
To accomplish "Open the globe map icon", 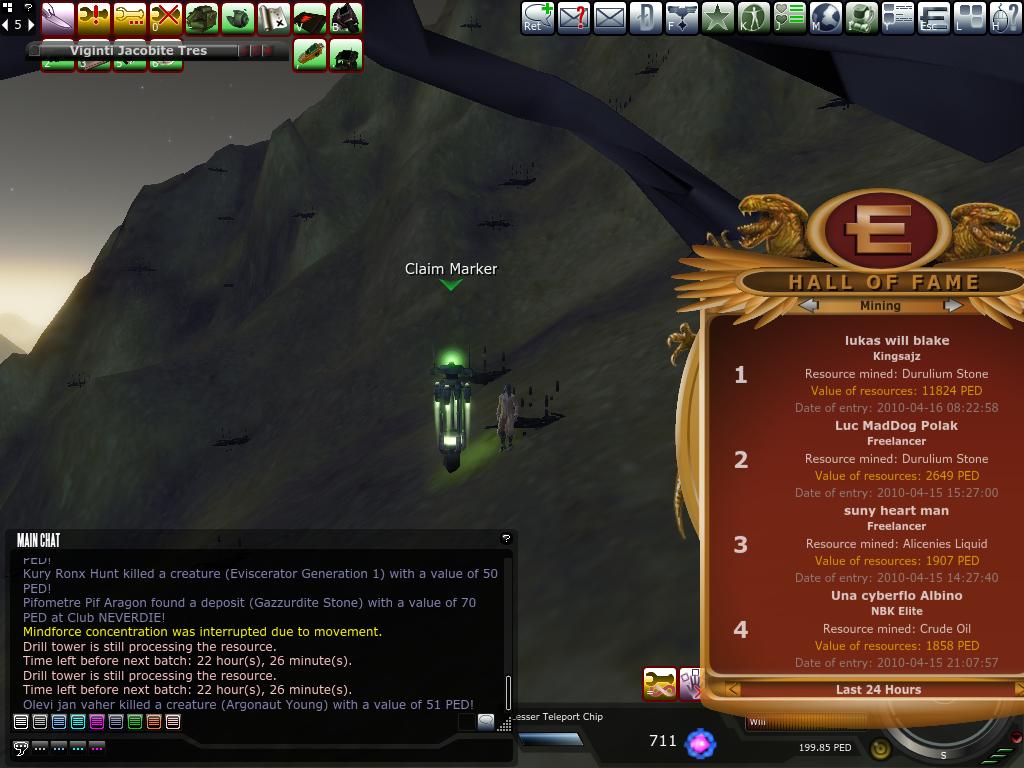I will tap(825, 18).
